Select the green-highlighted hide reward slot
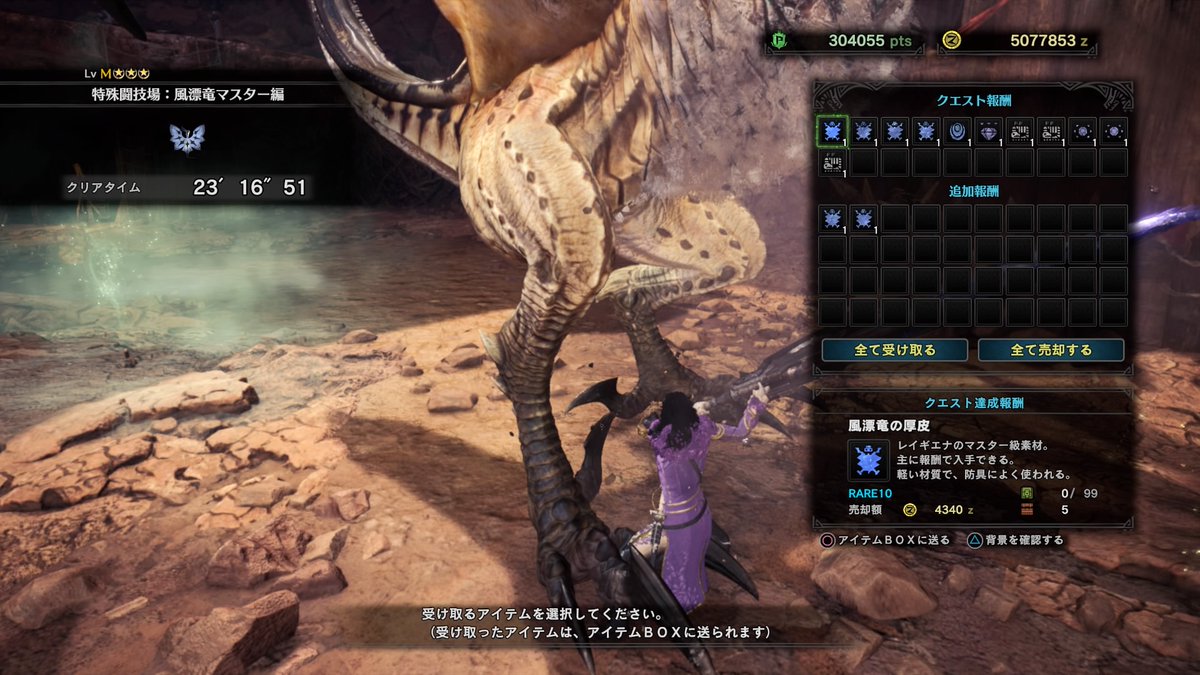 click(832, 131)
